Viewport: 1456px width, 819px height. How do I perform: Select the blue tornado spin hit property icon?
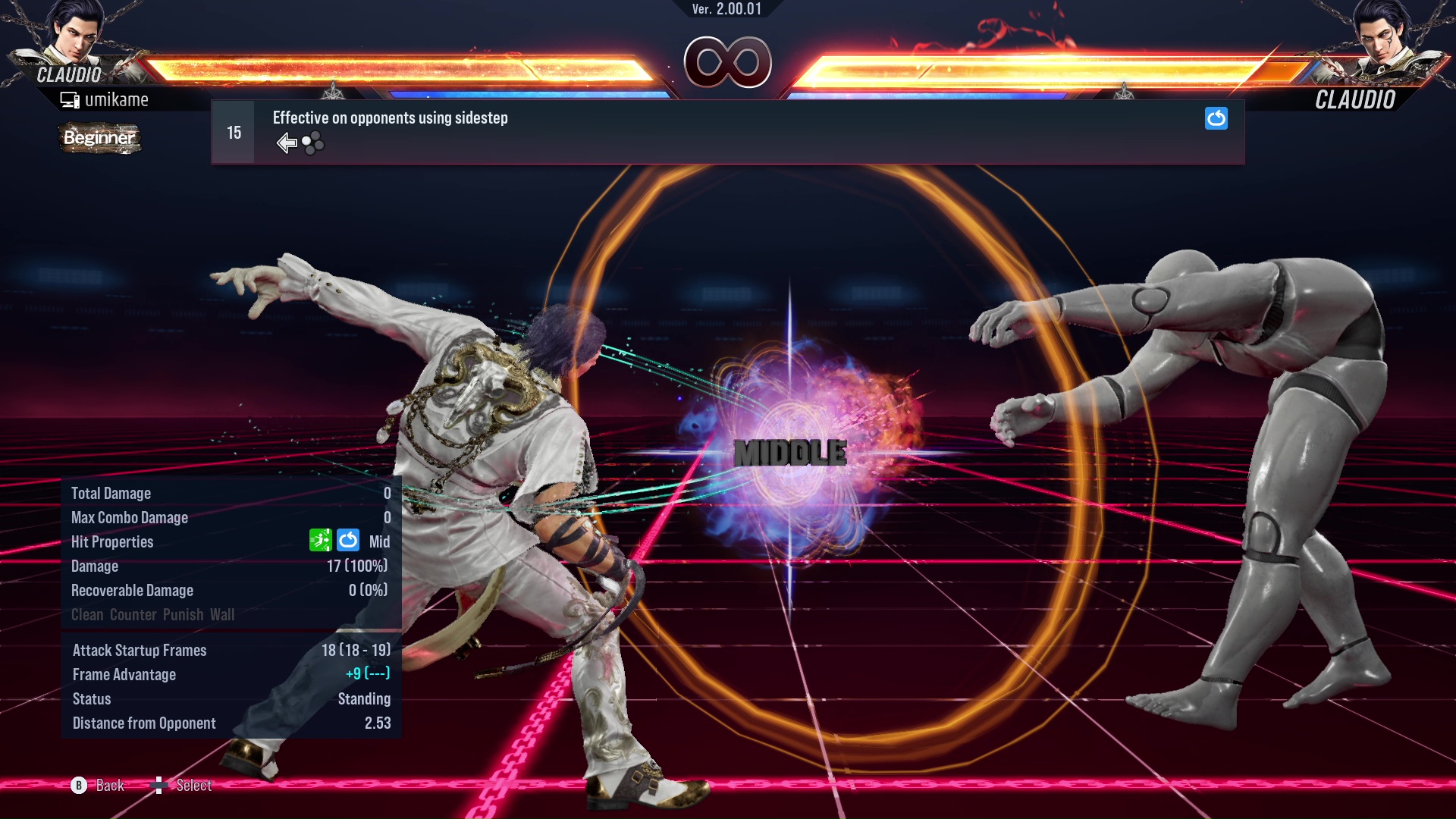pos(348,540)
